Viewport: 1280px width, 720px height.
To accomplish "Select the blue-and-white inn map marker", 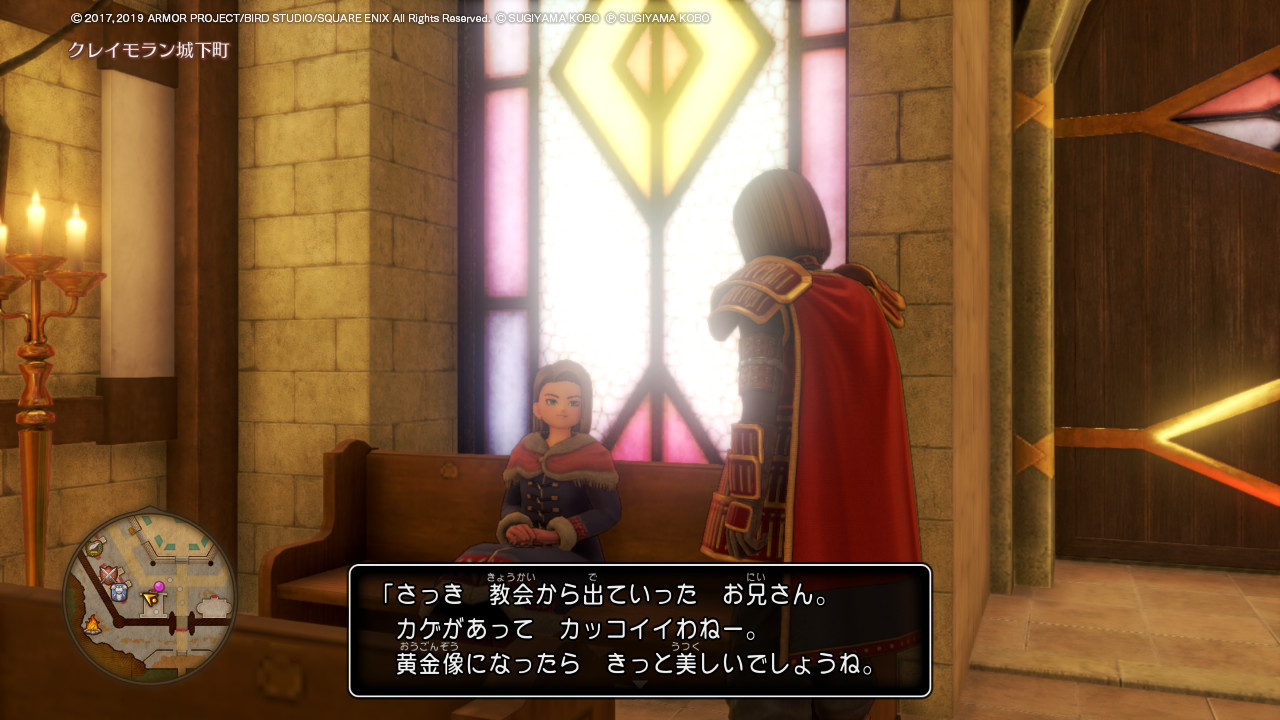I will point(119,592).
